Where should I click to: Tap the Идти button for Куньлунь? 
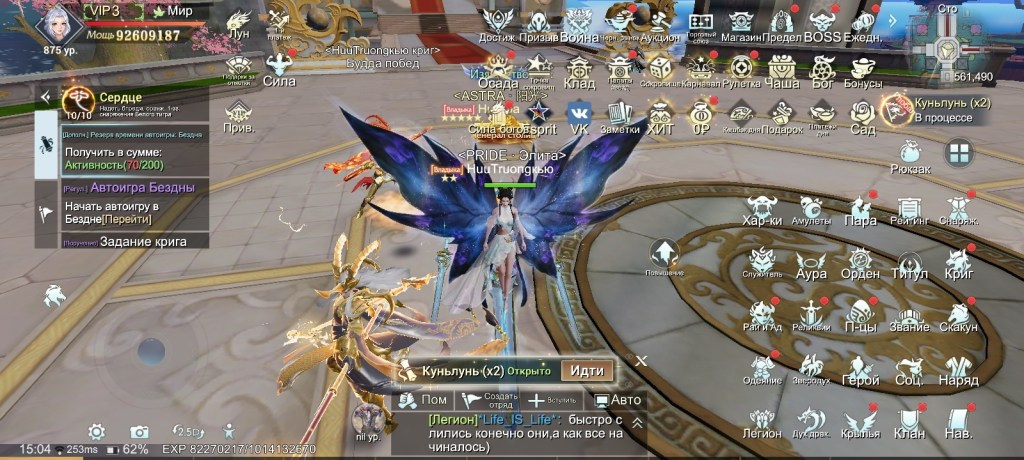click(586, 370)
